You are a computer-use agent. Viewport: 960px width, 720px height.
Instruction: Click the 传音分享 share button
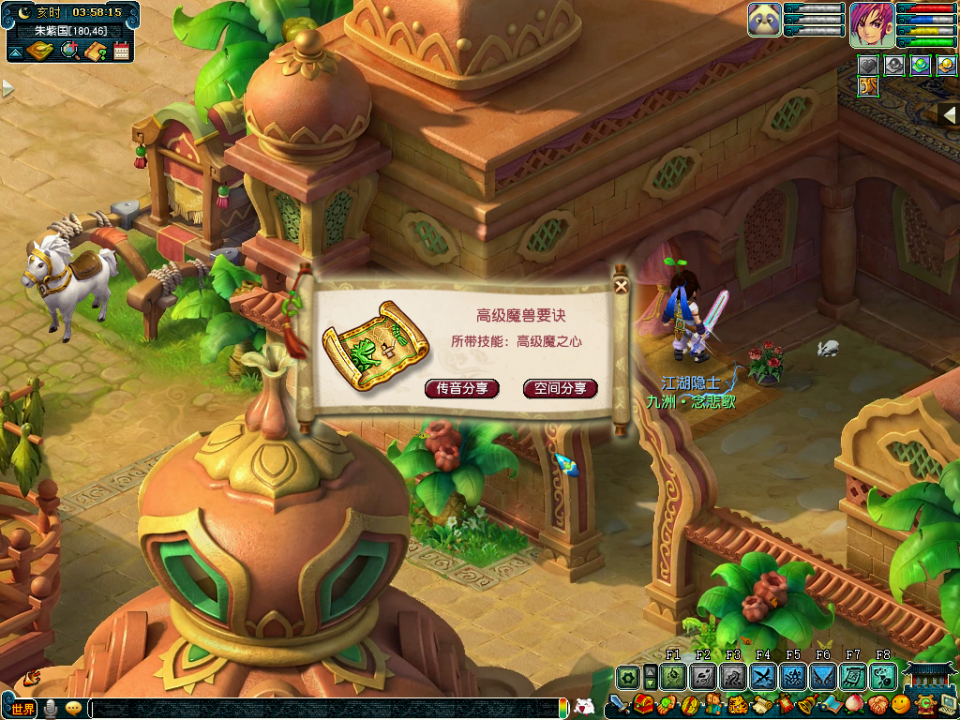(462, 388)
